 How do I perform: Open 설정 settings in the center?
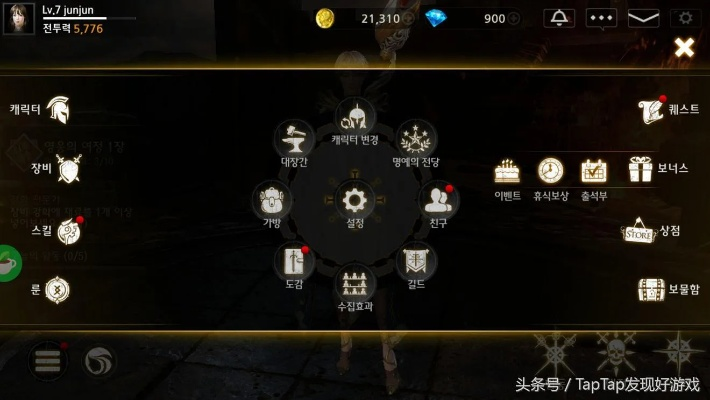click(355, 200)
